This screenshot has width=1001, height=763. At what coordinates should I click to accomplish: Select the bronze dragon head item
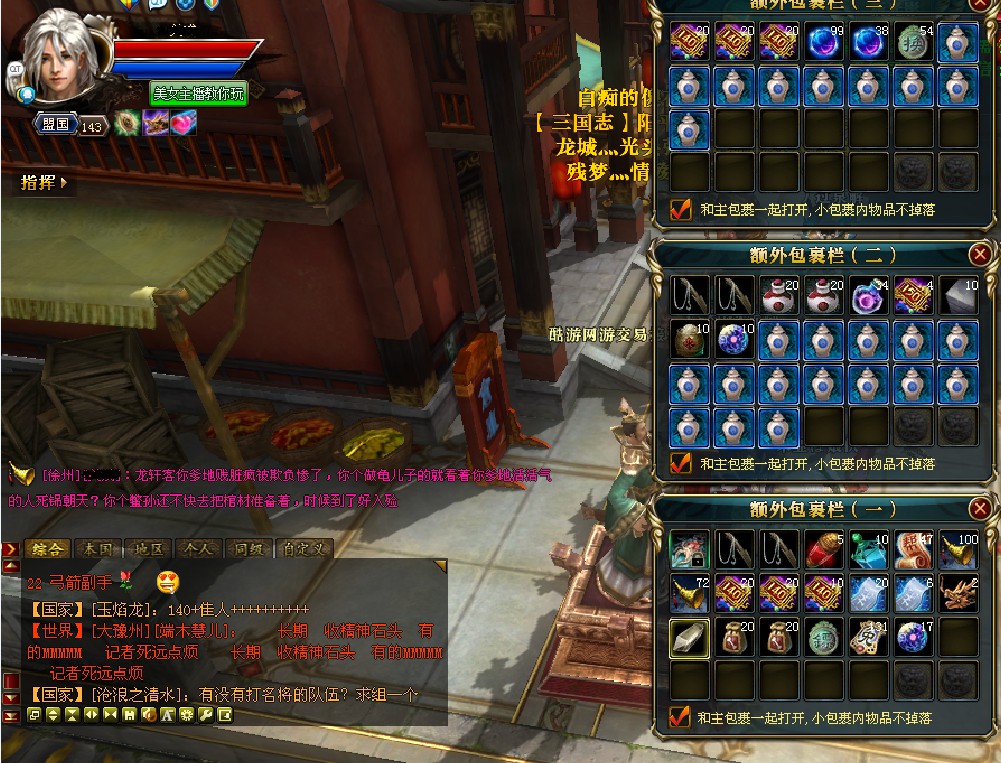click(958, 594)
